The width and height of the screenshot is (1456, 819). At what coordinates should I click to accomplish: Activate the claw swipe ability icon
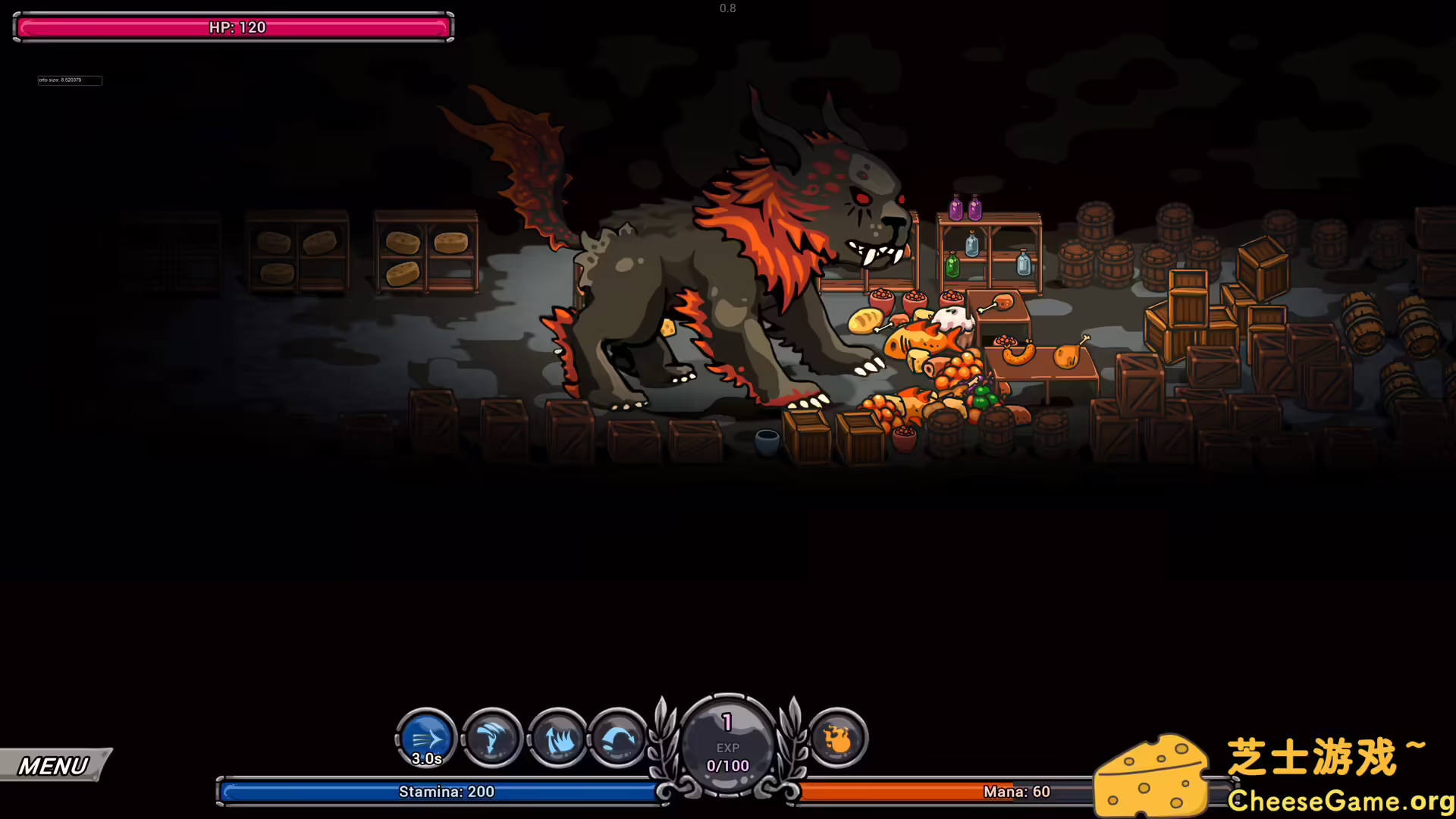tap(491, 737)
